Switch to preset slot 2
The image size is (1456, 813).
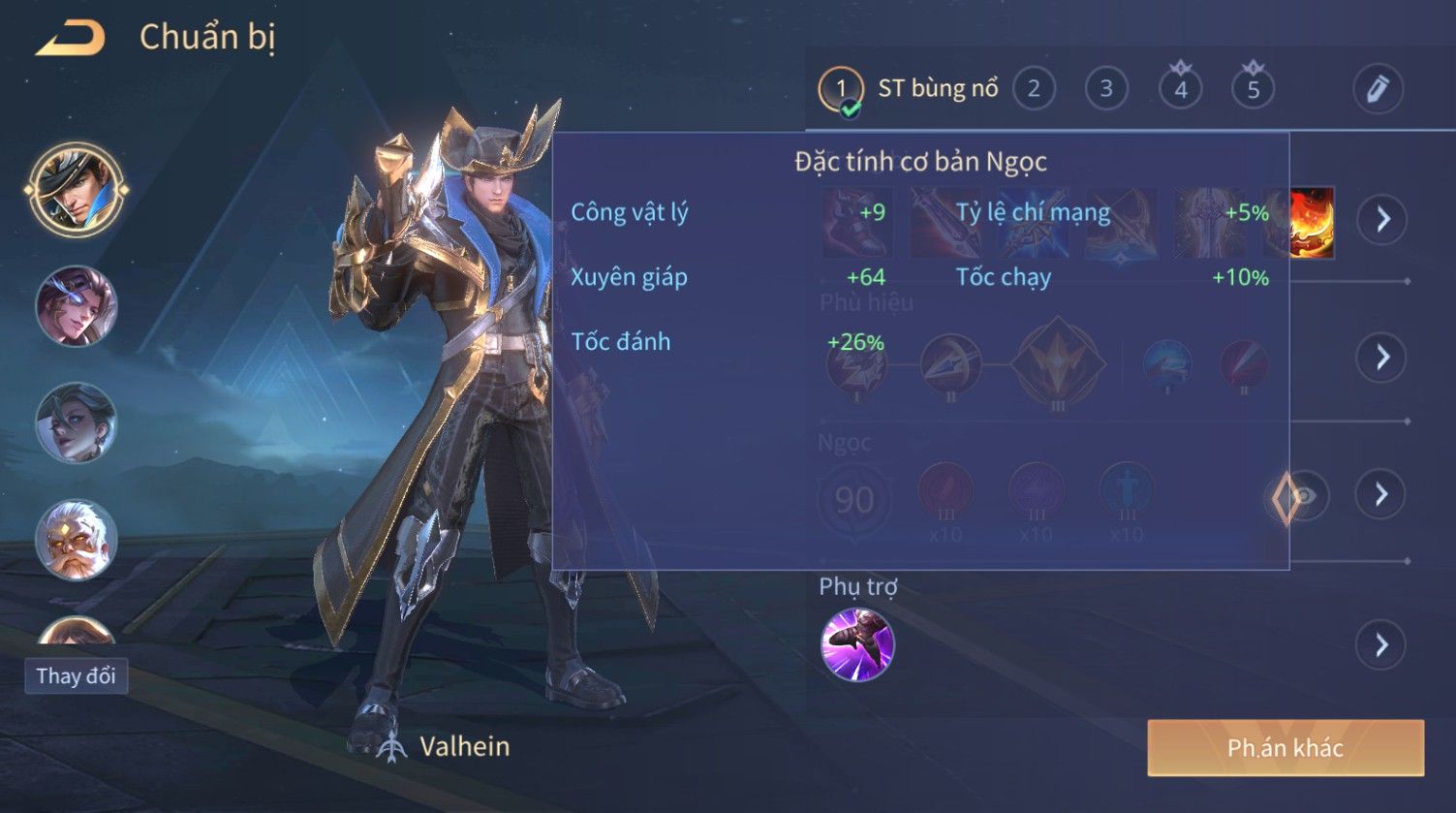1034,89
